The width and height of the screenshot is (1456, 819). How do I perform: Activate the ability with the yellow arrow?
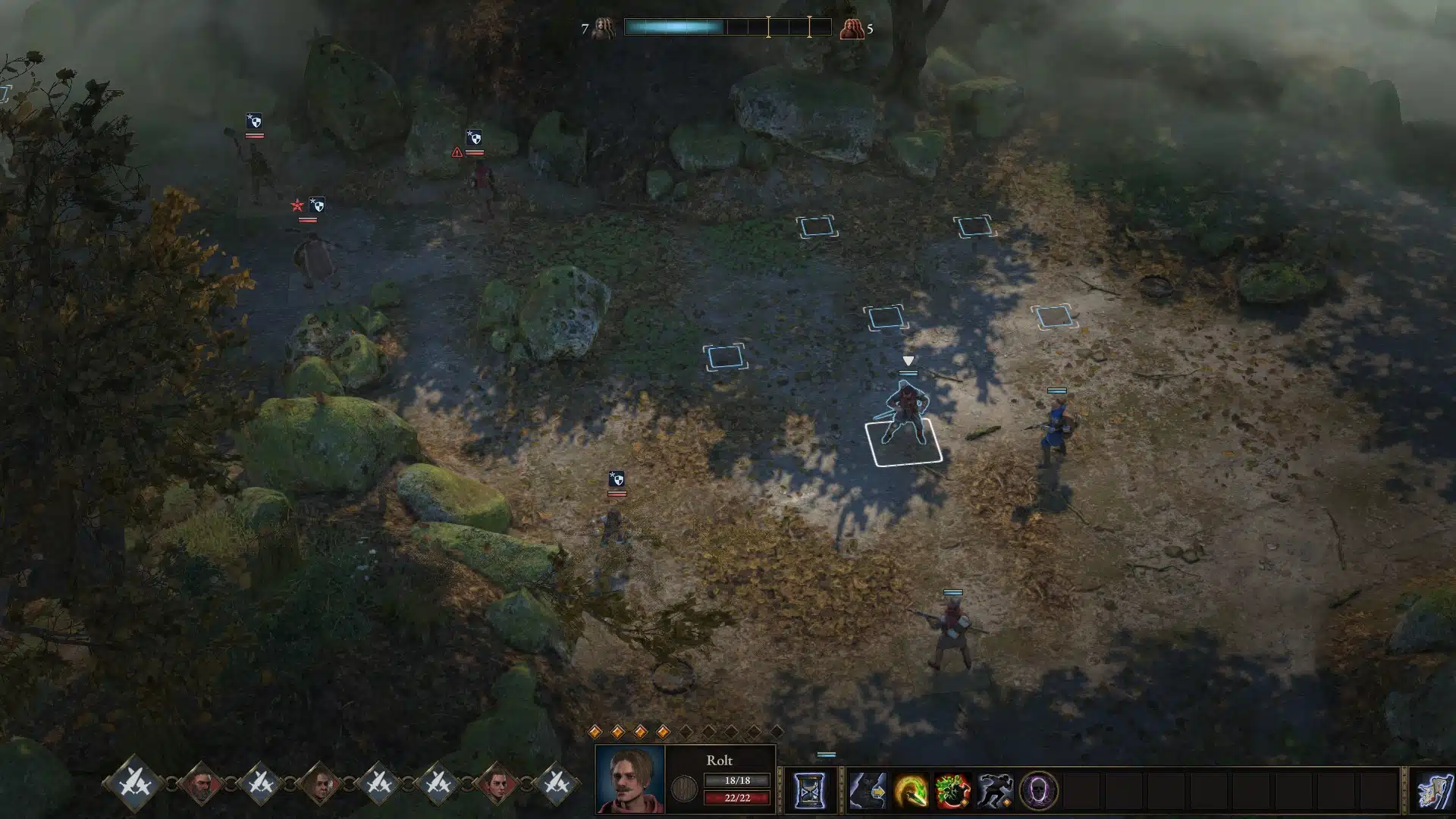pos(868,792)
